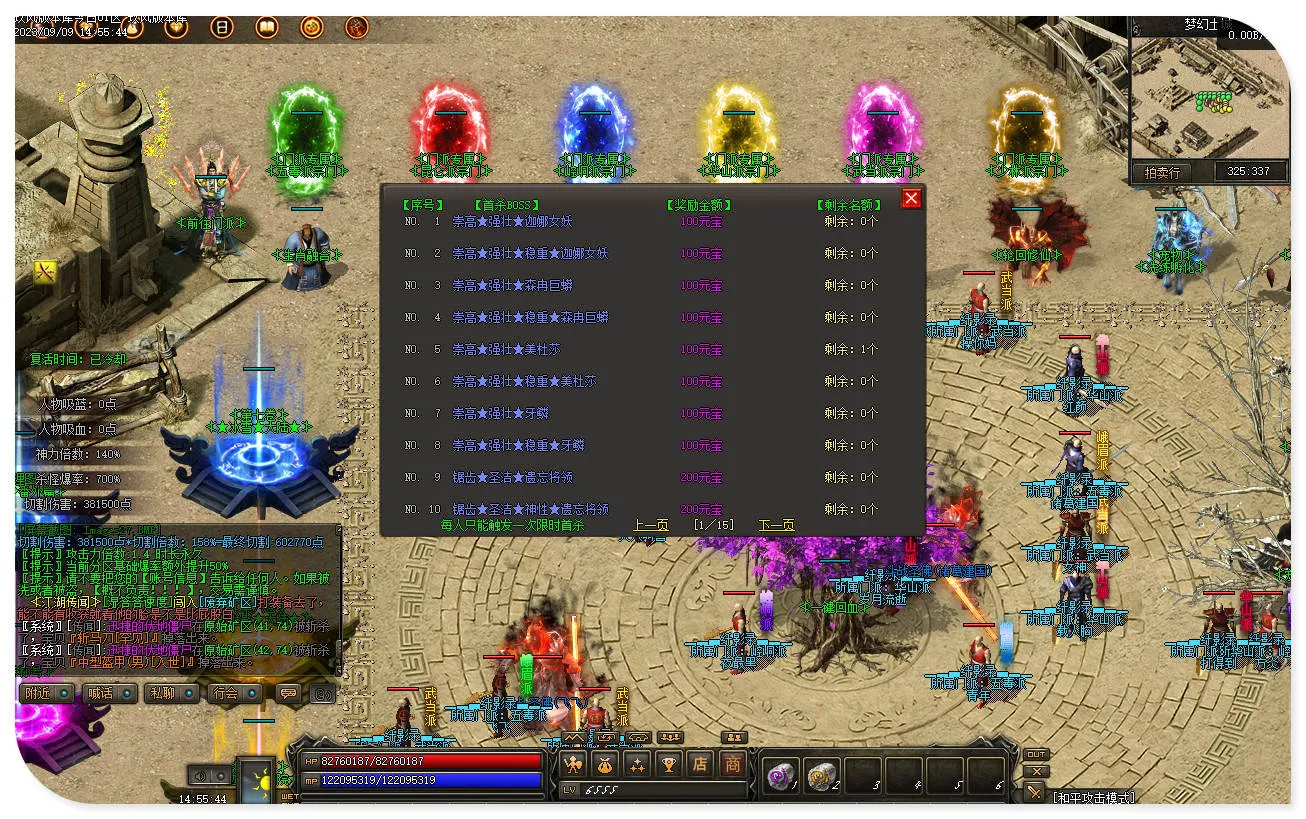The width and height of the screenshot is (1306, 819).
Task: Click the OUT button
Action: coord(1037,755)
